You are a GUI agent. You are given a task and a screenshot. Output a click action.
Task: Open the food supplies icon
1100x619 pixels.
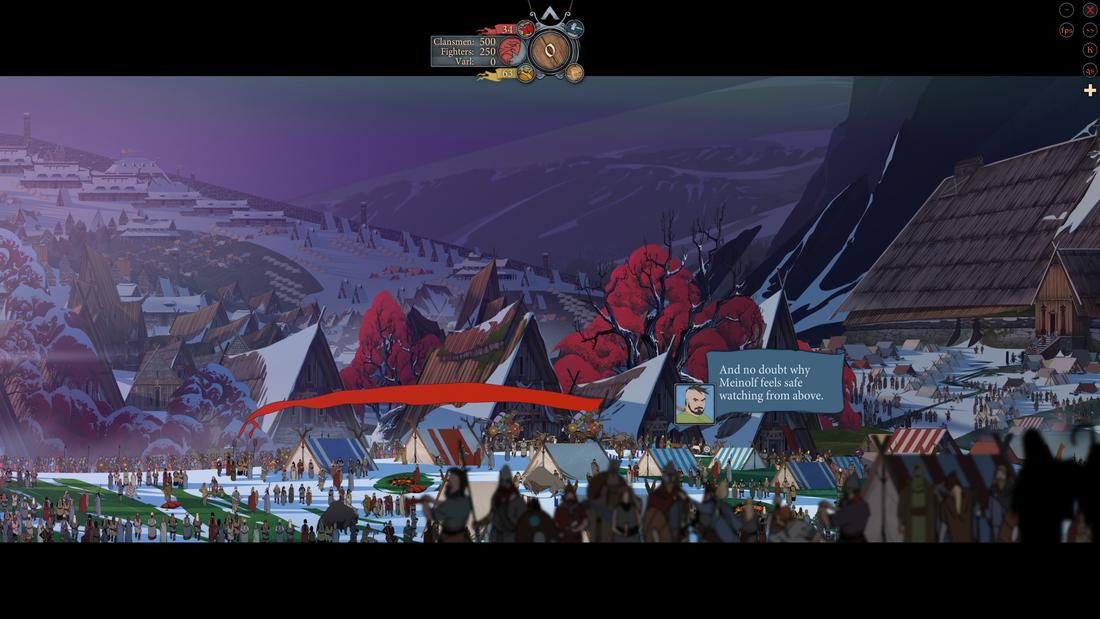click(x=526, y=73)
